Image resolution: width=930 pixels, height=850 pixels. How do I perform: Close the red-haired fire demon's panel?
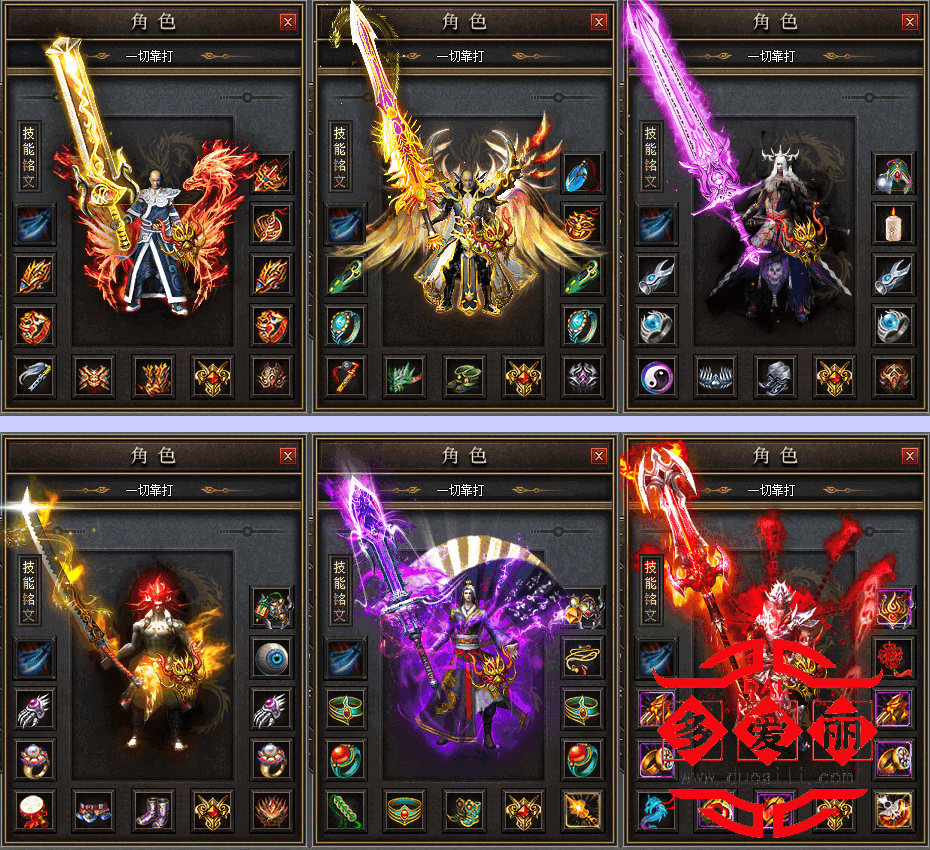tap(288, 456)
